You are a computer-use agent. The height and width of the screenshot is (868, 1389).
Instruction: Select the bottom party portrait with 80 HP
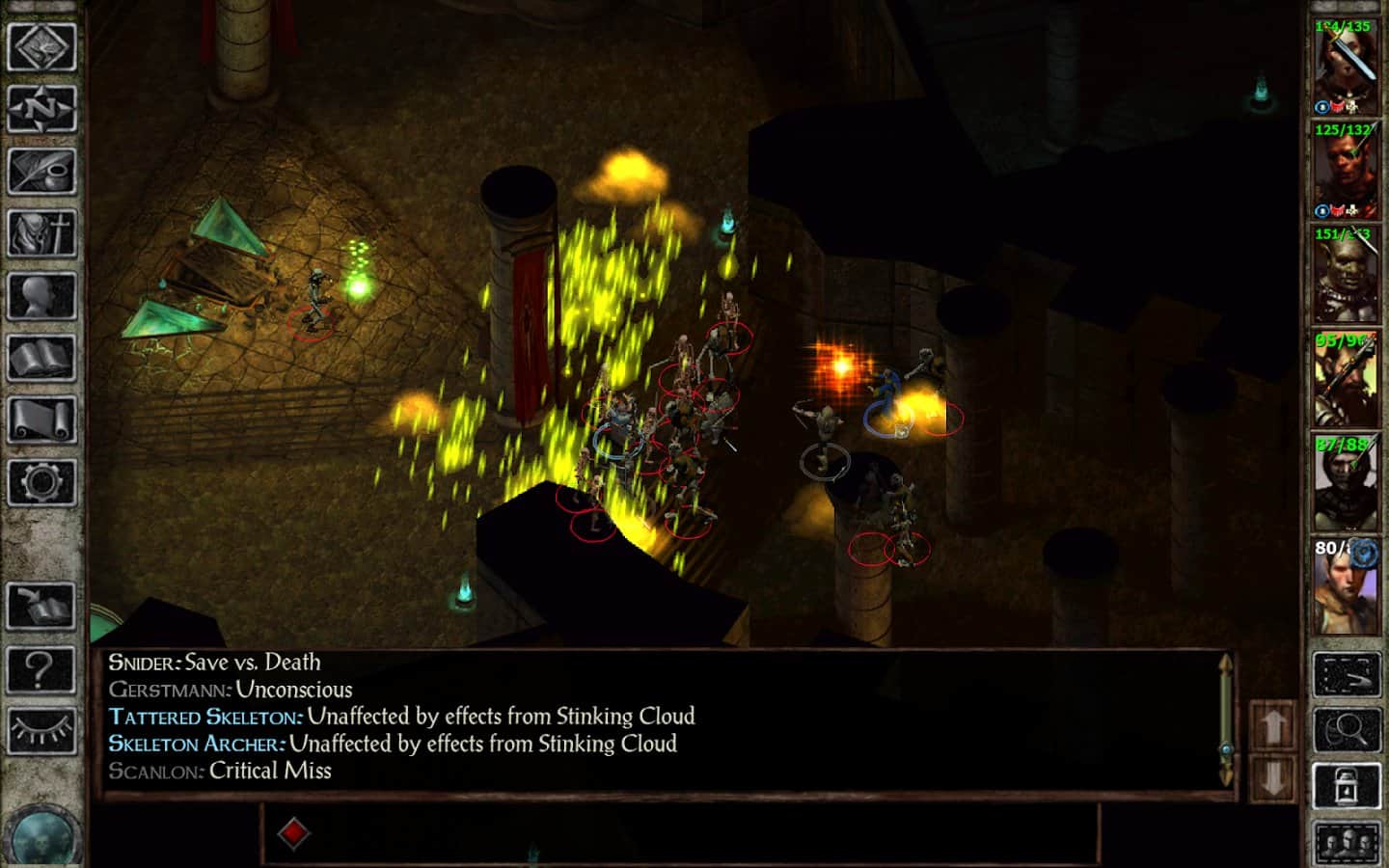tap(1345, 586)
